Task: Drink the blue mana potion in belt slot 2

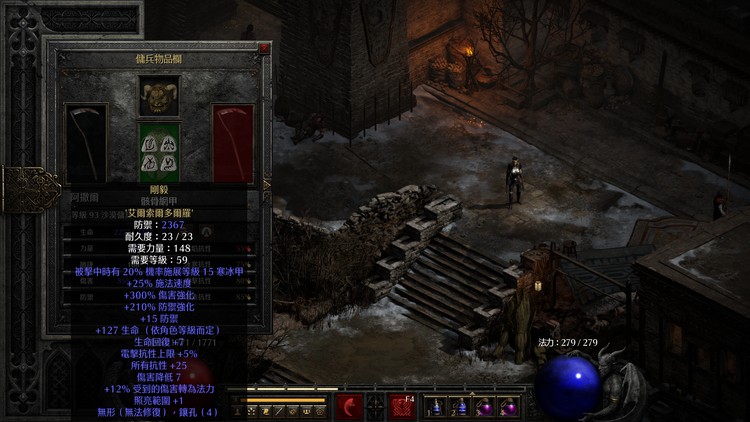Action: (x=460, y=407)
